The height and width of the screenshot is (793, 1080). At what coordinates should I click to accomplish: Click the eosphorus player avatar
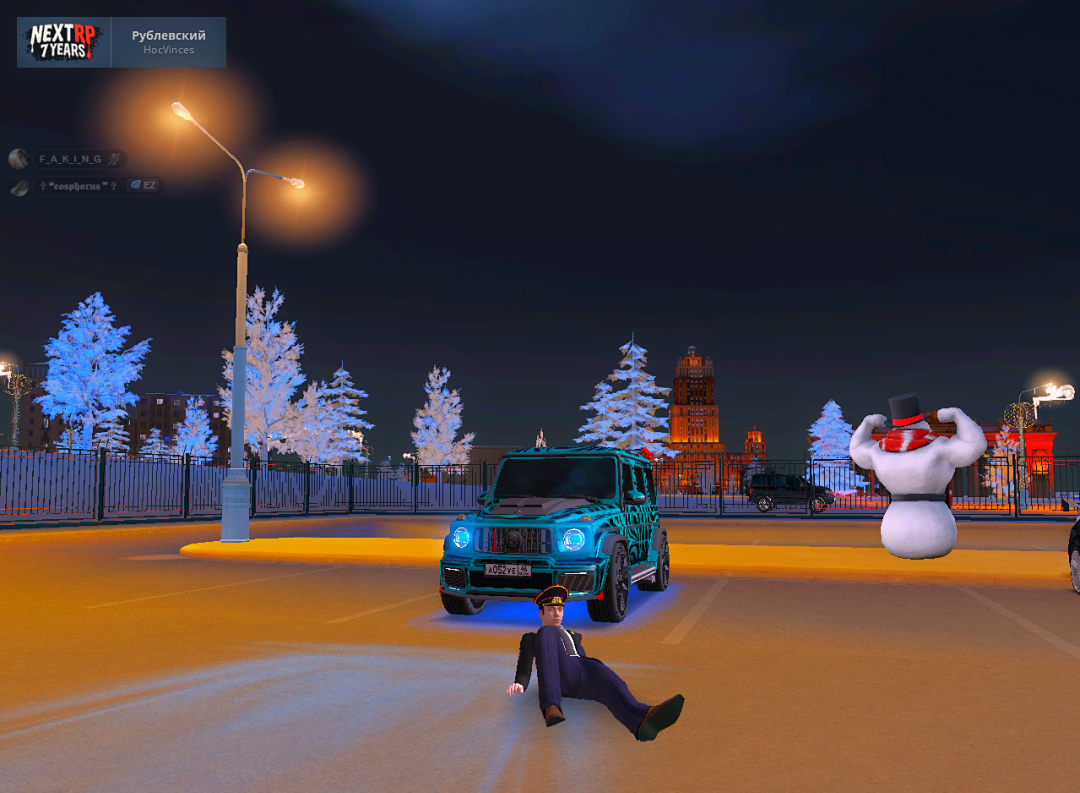[x=20, y=187]
